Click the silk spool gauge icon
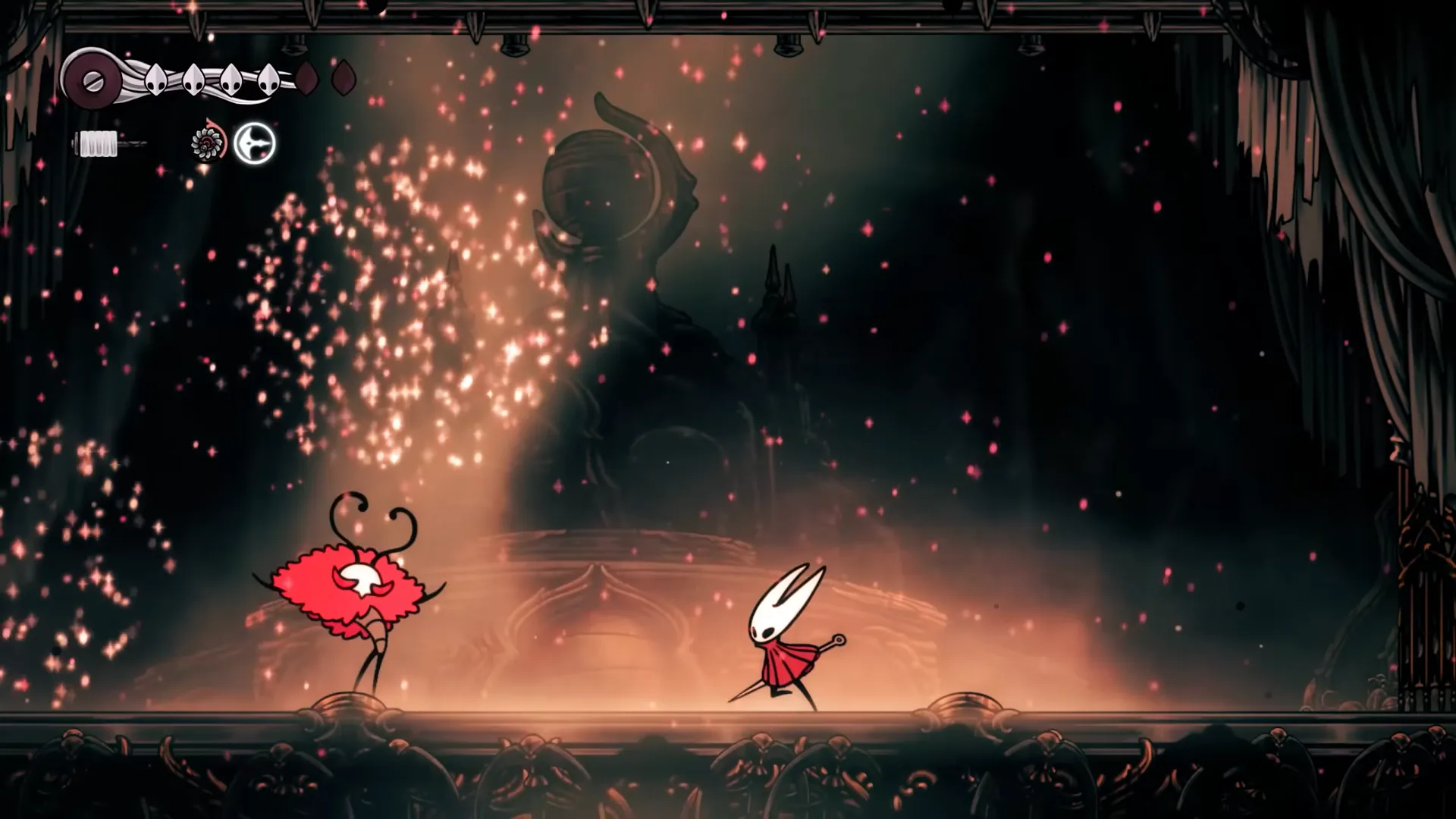The image size is (1456, 819). pyautogui.click(x=93, y=80)
